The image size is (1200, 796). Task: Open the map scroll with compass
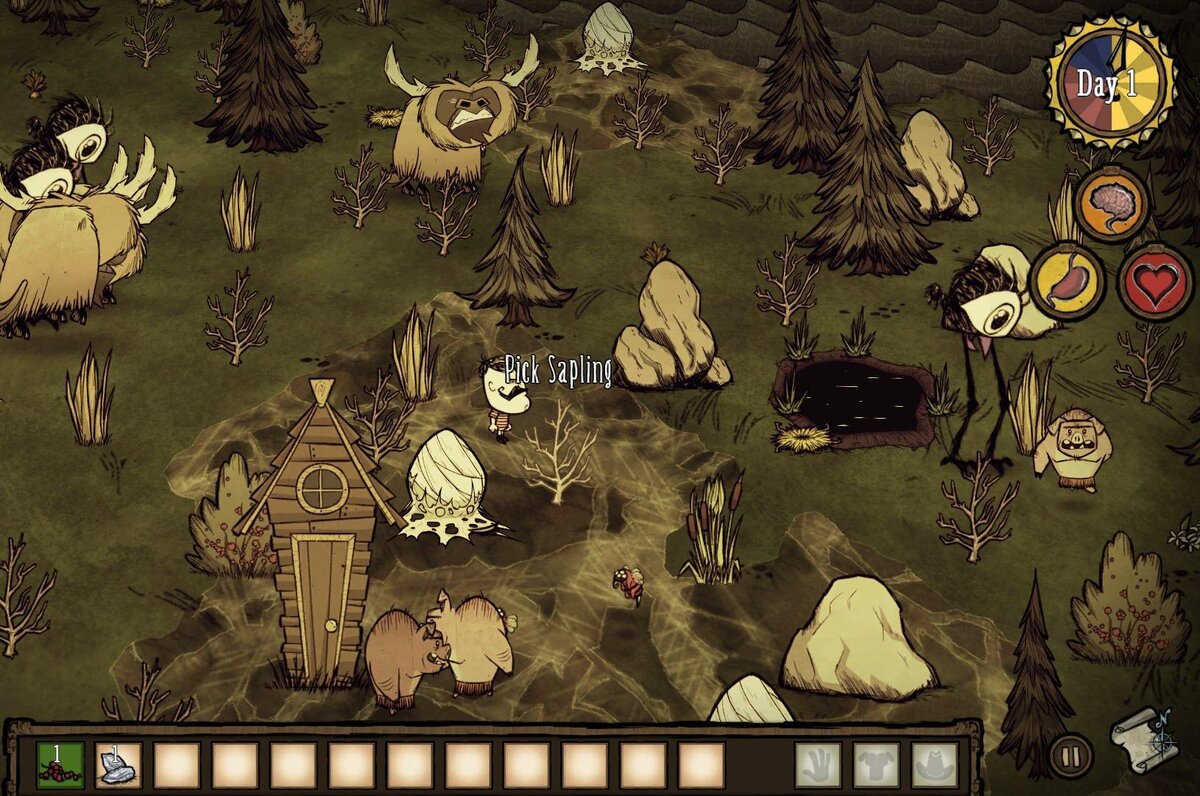click(x=1143, y=739)
